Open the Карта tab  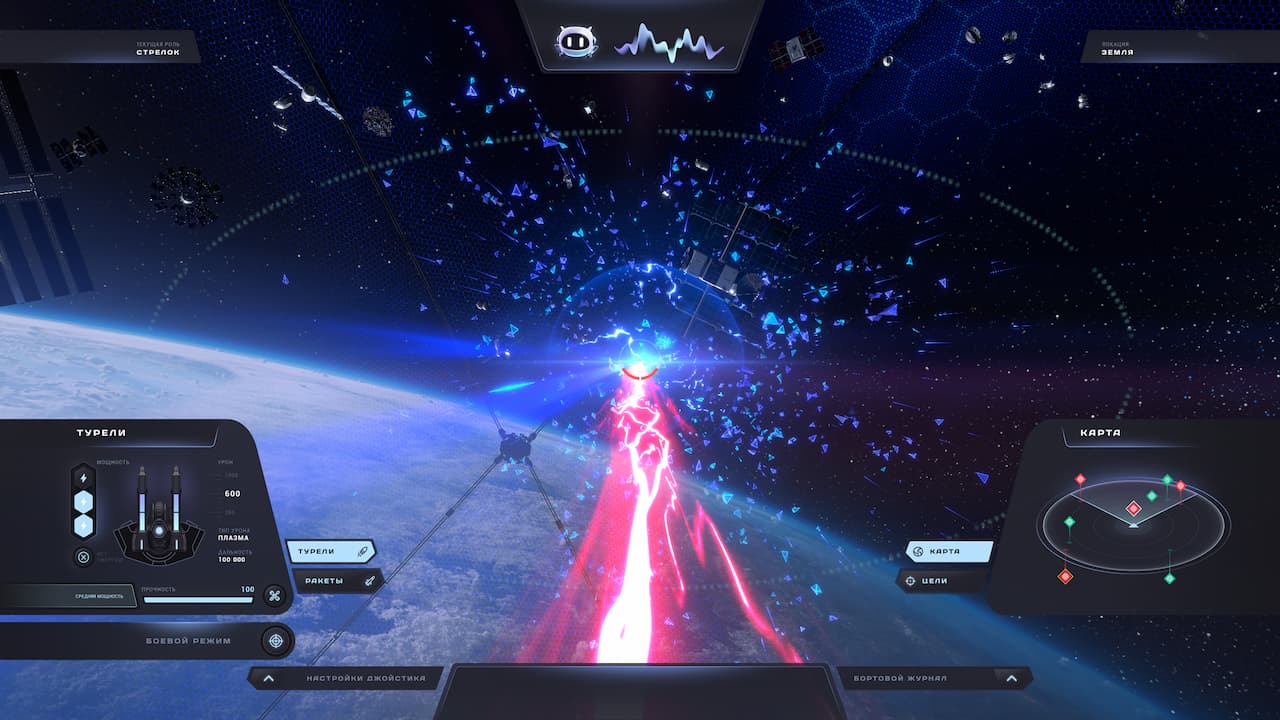tap(949, 551)
